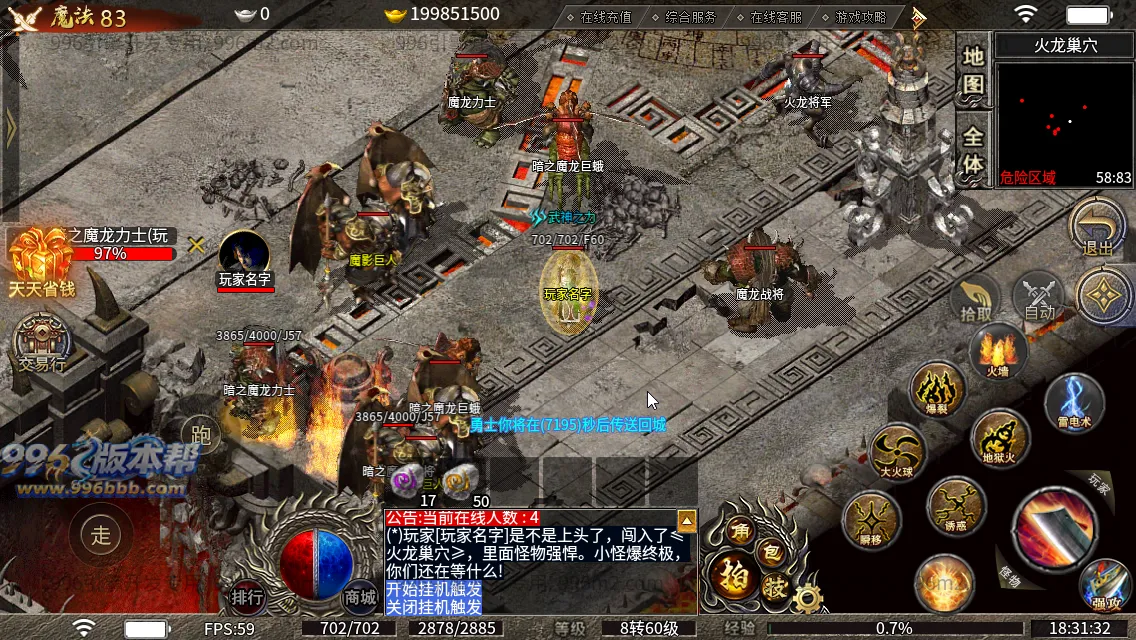The height and width of the screenshot is (640, 1136).
Task: Open the 地图 map button
Action: [973, 71]
